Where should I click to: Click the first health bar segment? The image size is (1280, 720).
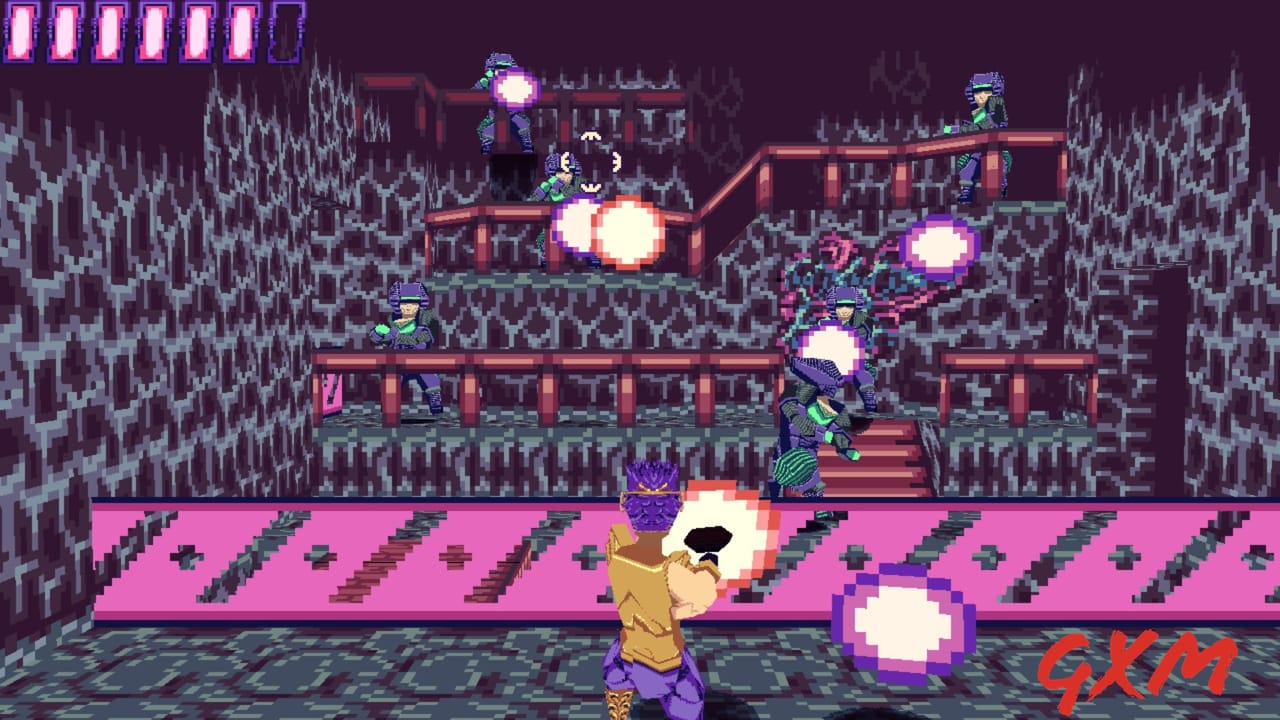click(x=22, y=30)
